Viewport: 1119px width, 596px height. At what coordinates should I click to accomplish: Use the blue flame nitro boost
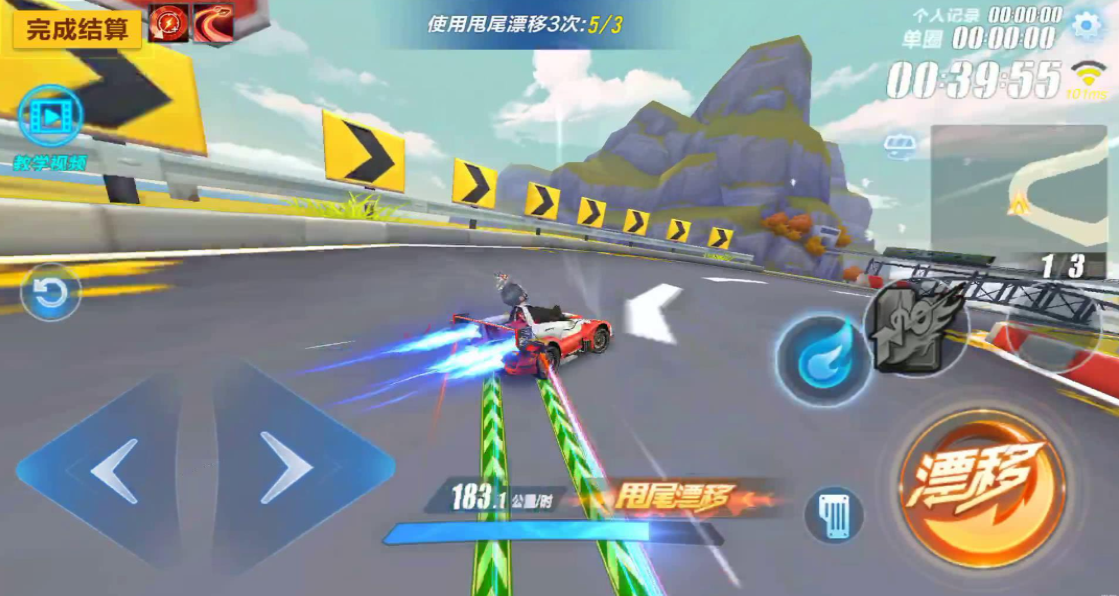[822, 360]
